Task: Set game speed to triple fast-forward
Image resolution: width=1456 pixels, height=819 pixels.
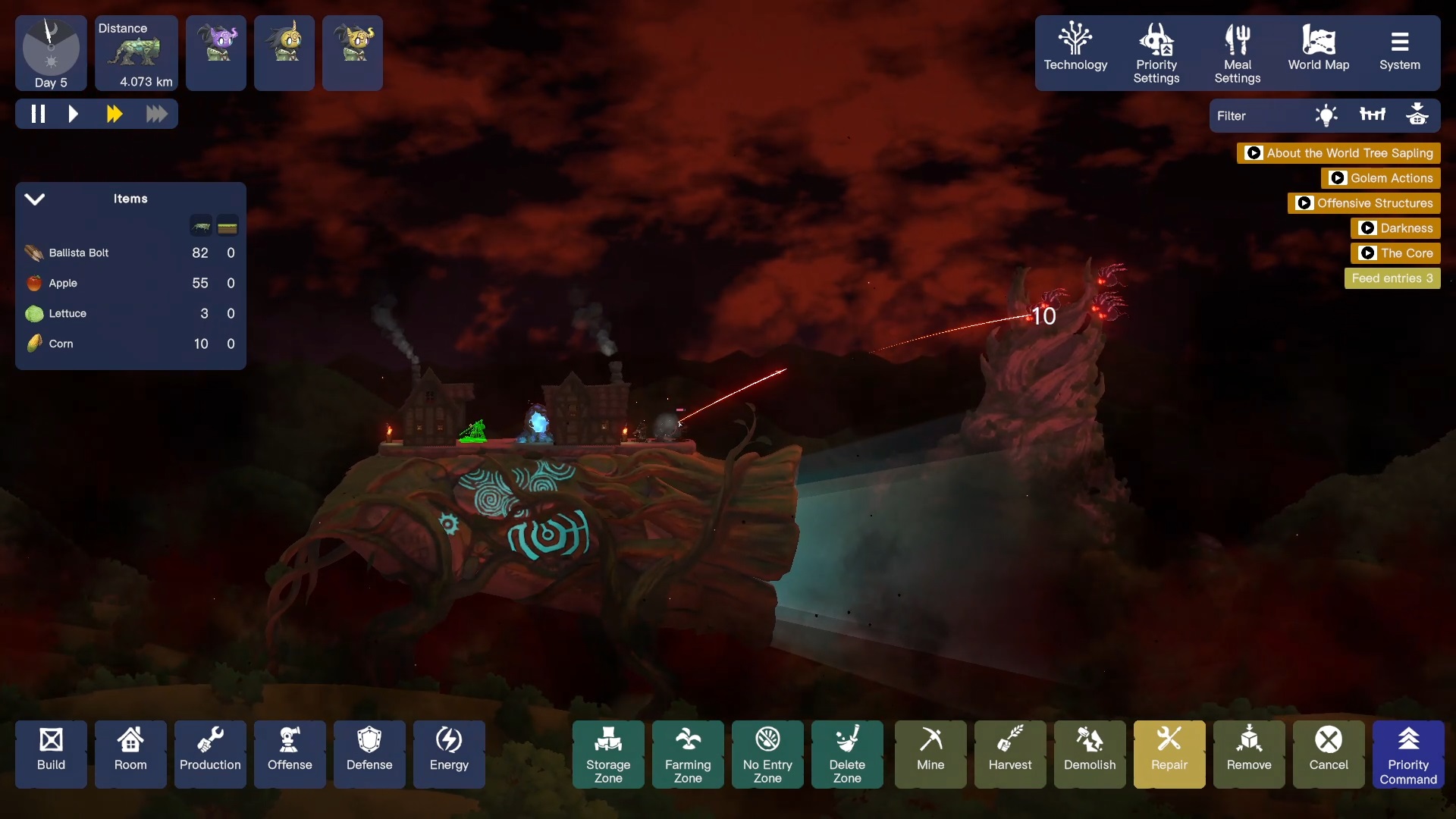Action: (156, 115)
